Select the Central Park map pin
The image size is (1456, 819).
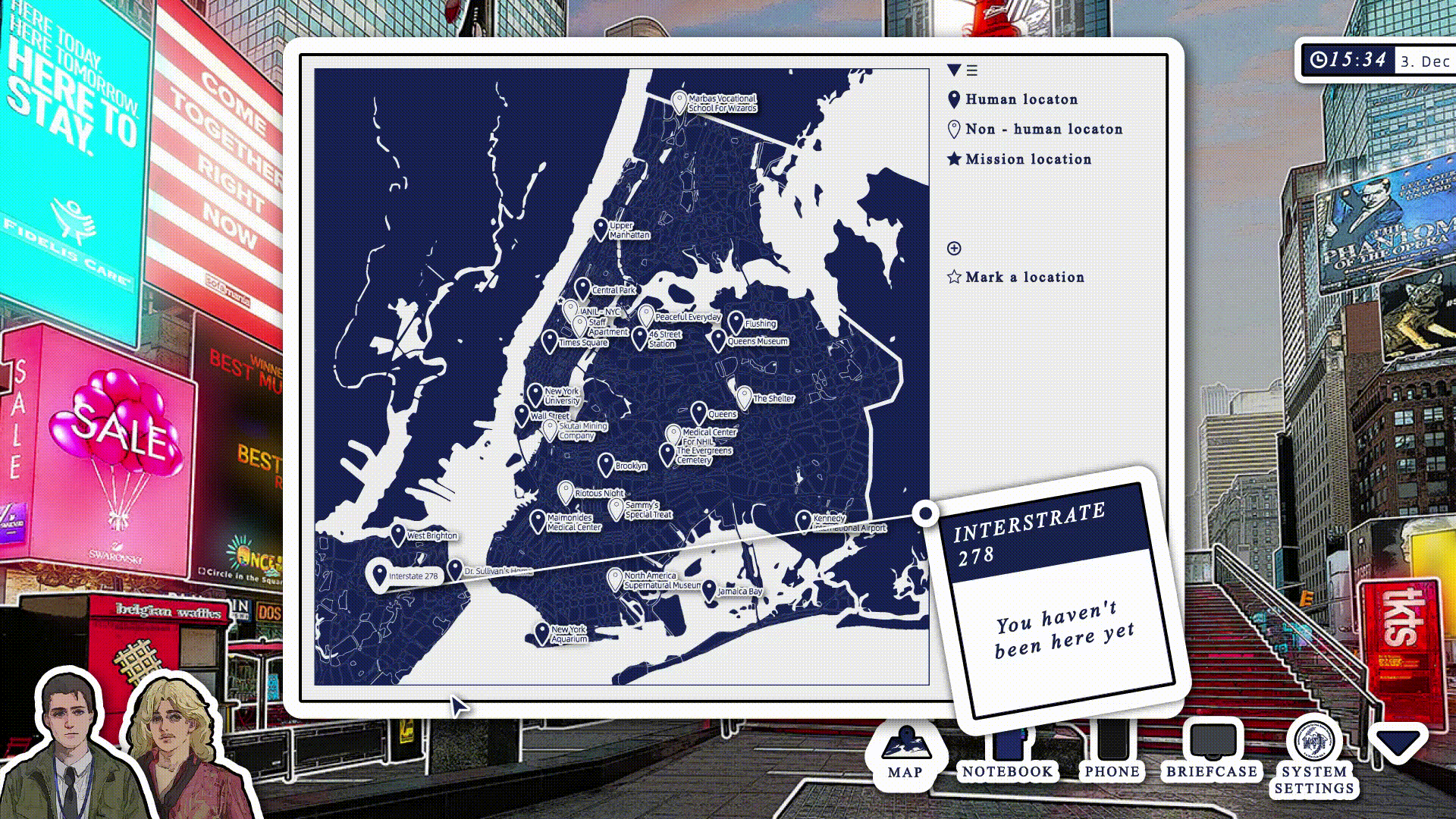582,288
